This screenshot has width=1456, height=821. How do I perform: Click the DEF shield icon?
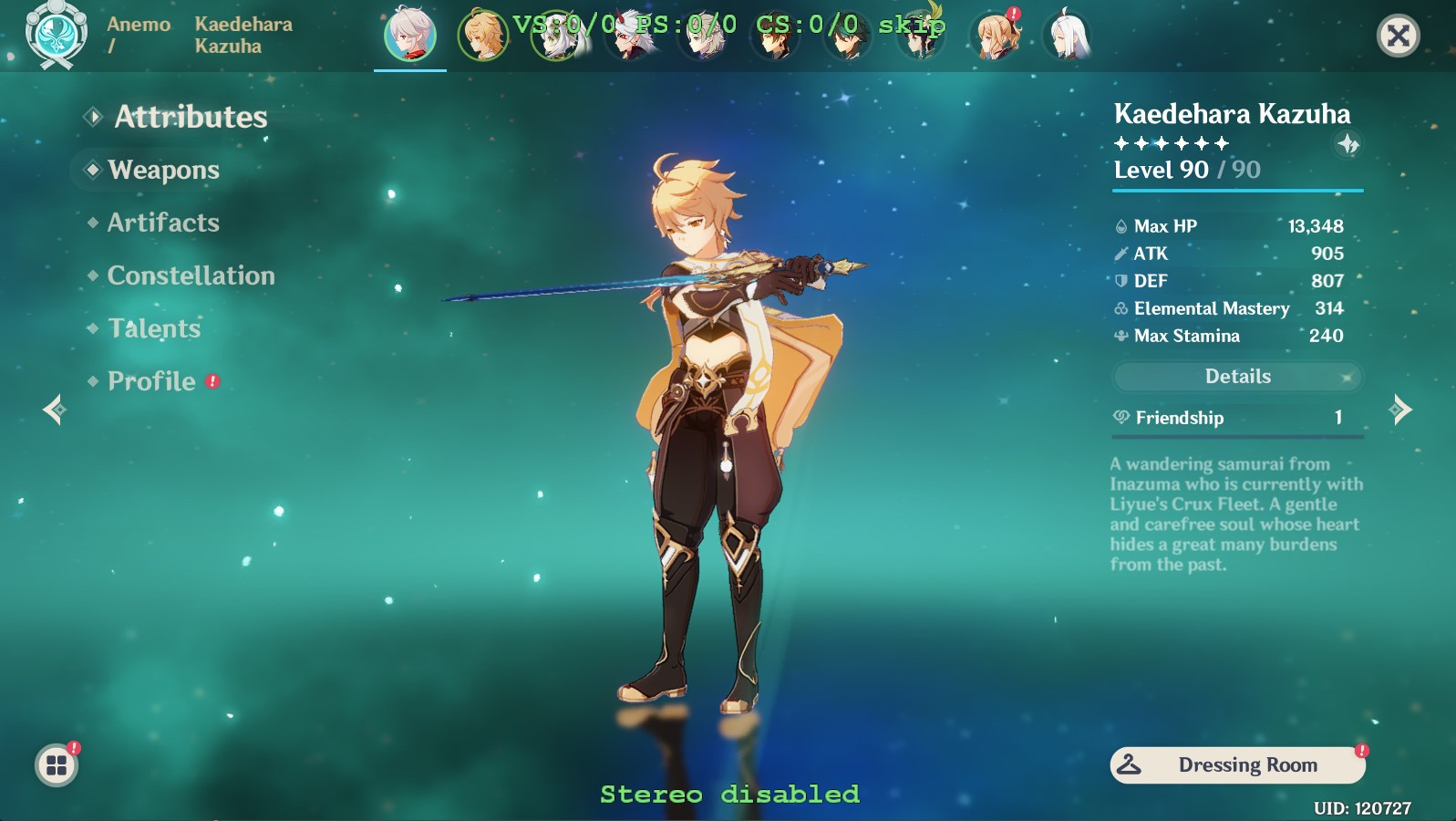pyautogui.click(x=1120, y=281)
